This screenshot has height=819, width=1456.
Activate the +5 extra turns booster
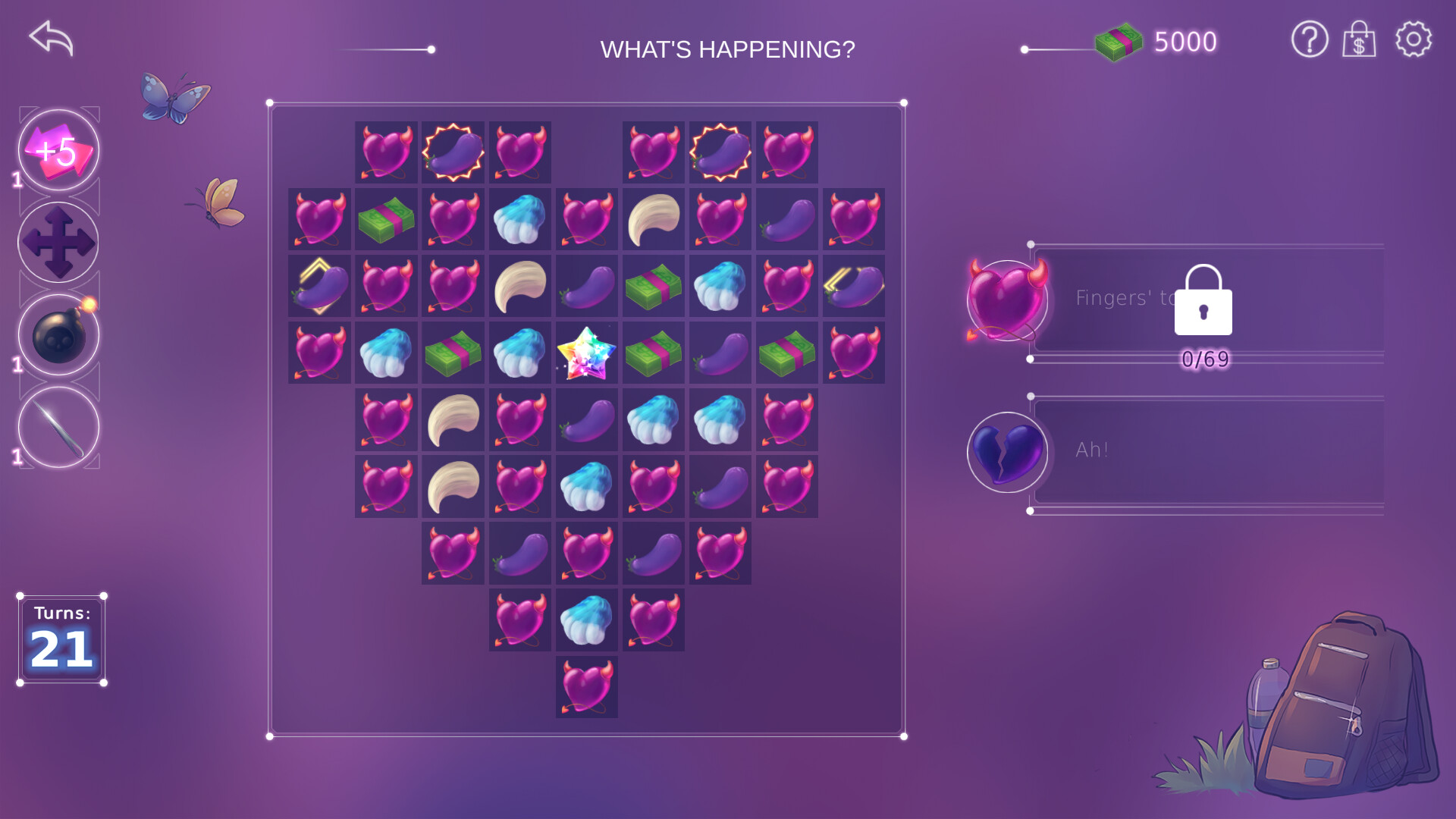(58, 150)
